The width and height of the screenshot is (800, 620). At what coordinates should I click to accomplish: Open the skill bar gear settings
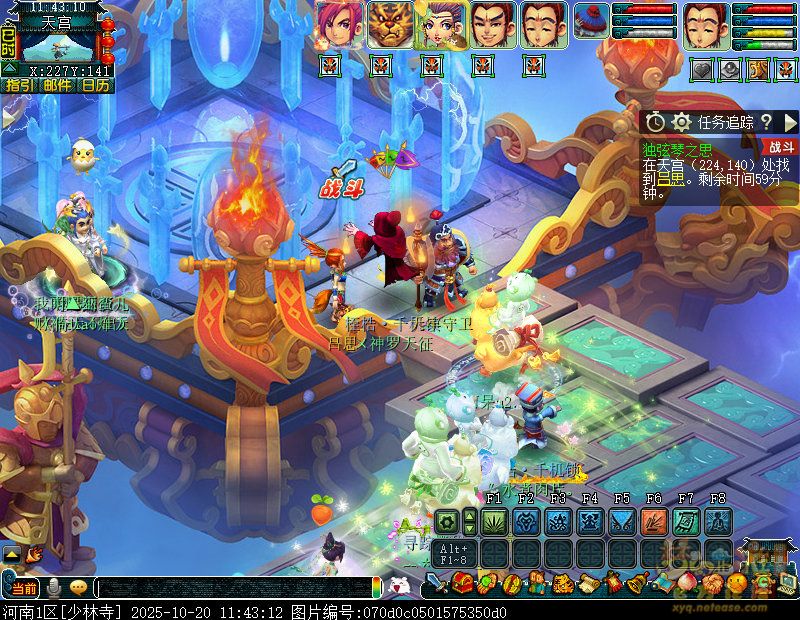tap(447, 521)
